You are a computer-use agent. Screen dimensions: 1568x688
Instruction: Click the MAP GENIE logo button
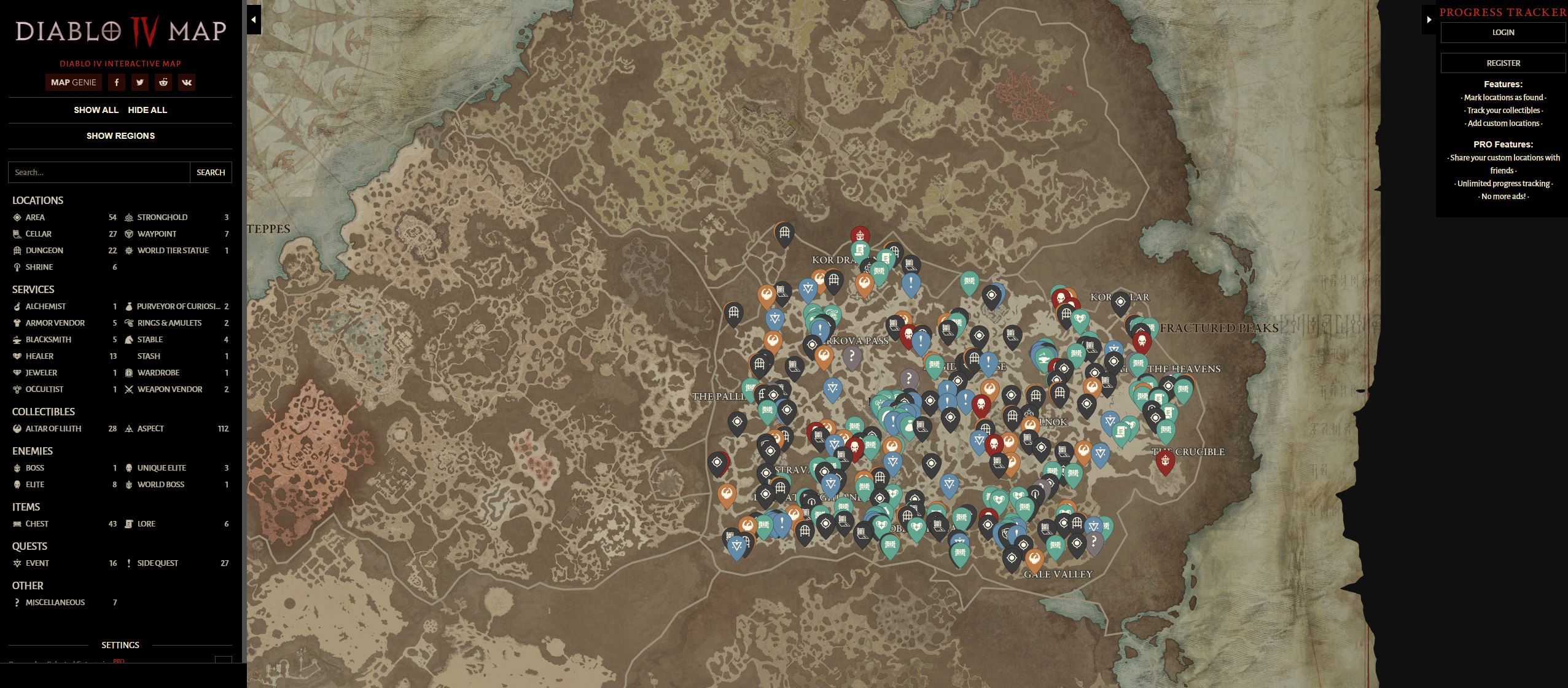pyautogui.click(x=74, y=82)
